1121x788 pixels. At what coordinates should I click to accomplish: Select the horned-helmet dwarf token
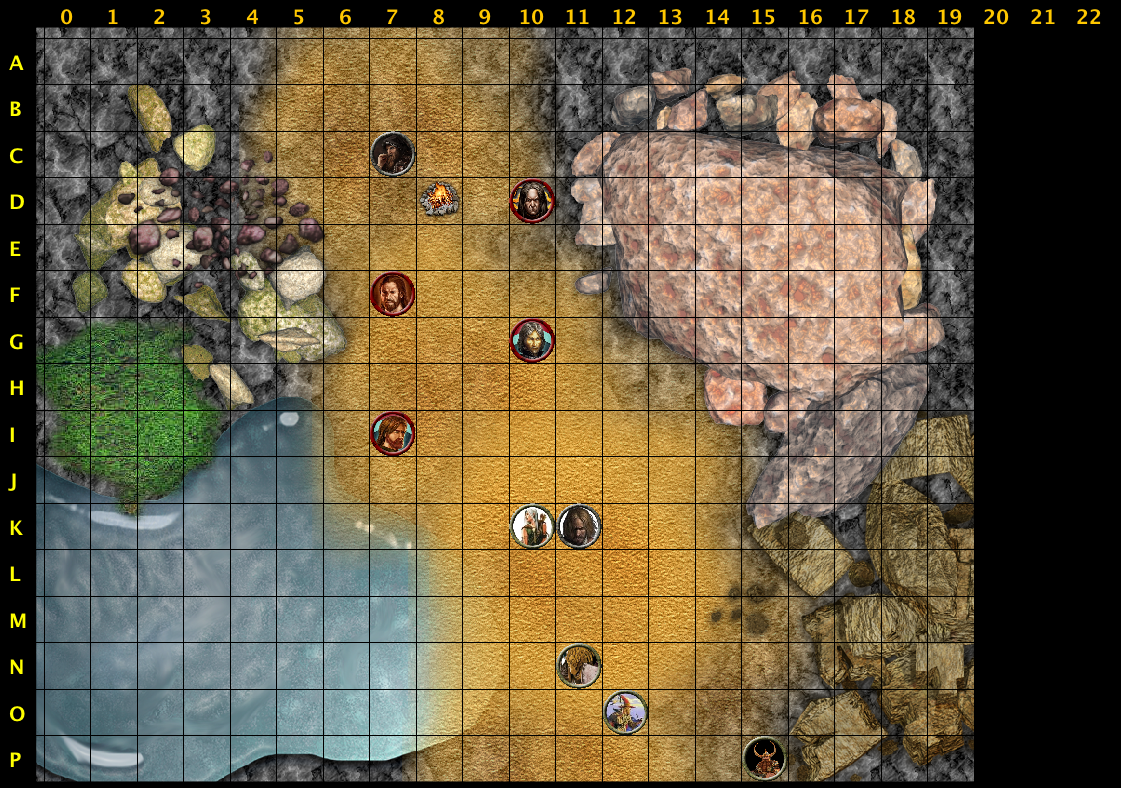(x=764, y=758)
